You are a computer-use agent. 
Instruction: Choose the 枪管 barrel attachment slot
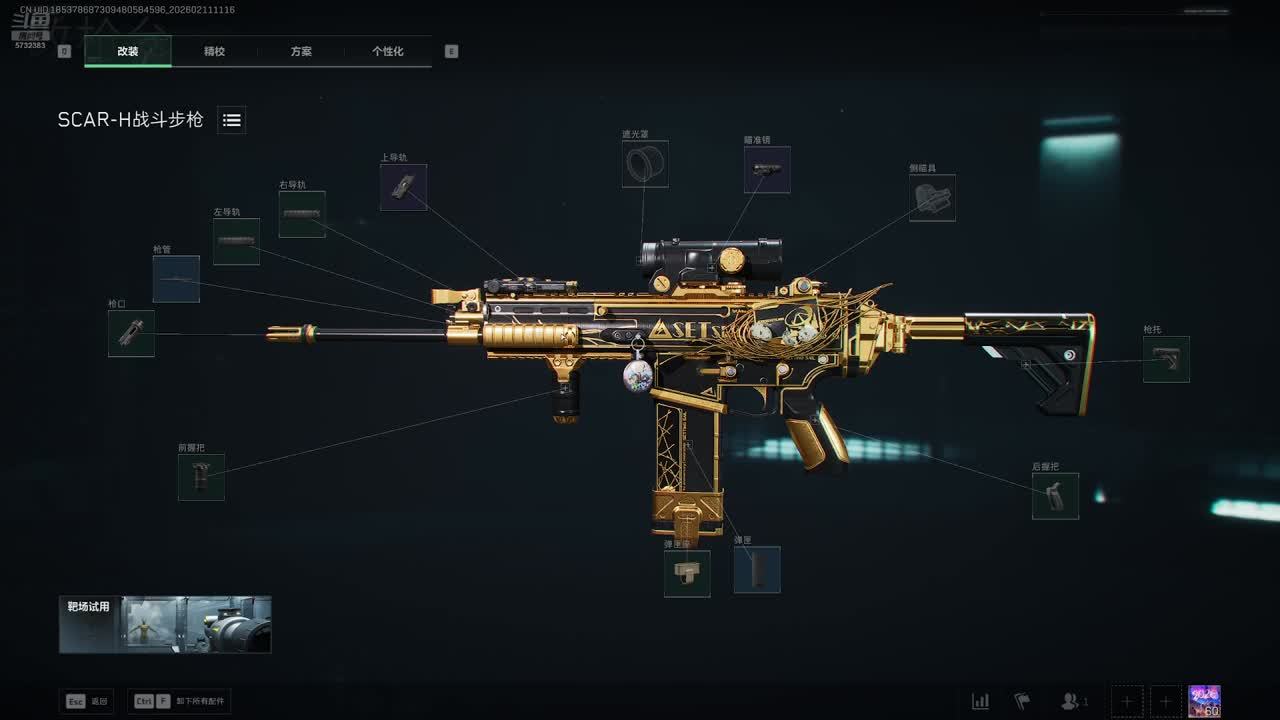[176, 279]
